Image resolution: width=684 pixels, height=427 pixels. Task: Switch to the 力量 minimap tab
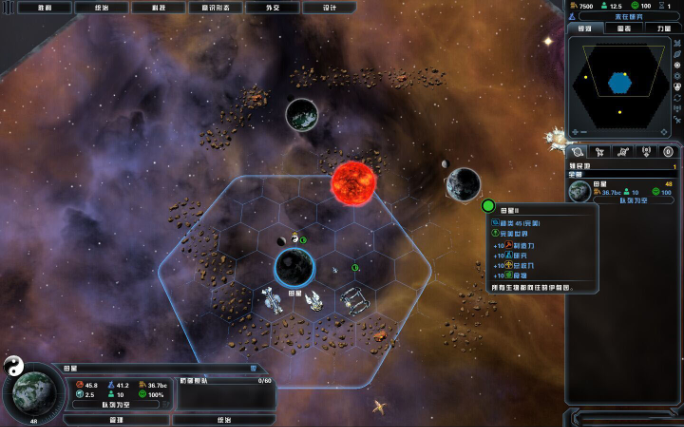click(x=663, y=28)
